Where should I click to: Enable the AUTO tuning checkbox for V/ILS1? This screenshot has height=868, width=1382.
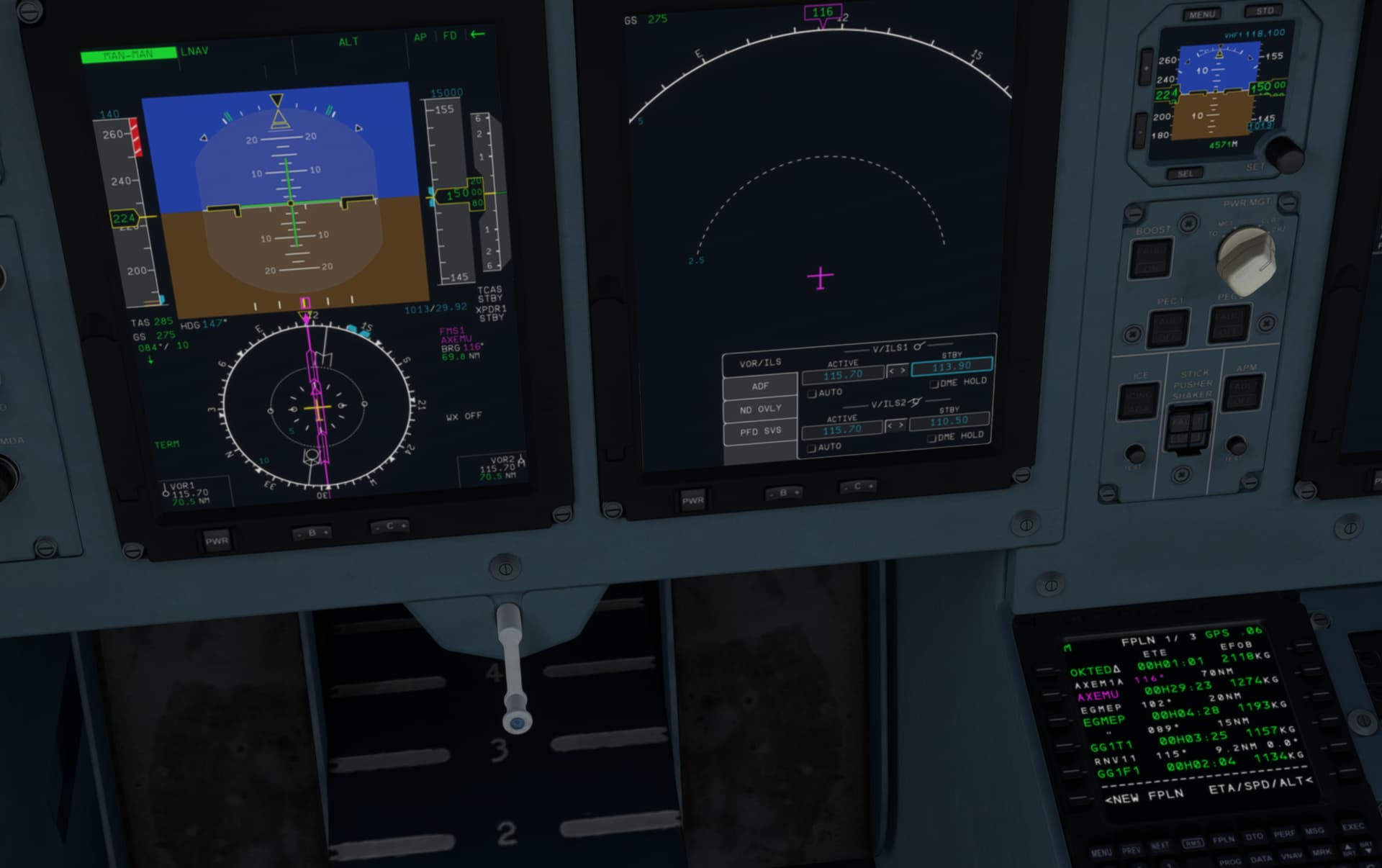click(x=812, y=393)
